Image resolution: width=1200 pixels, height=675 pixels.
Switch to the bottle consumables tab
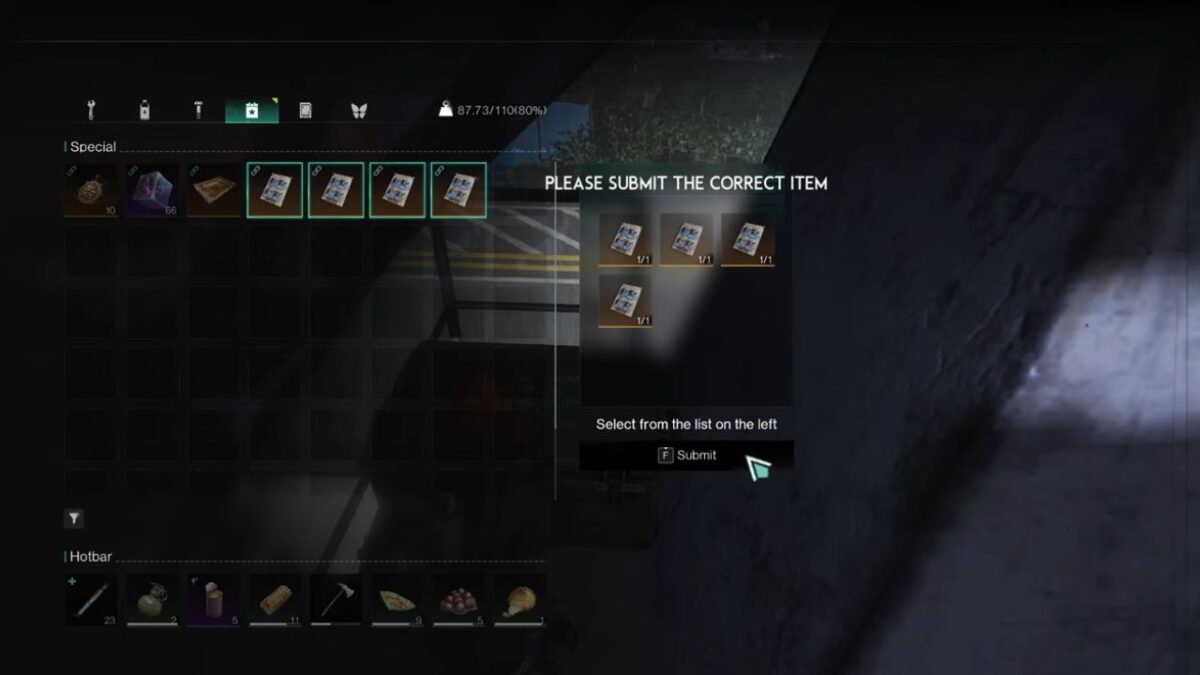pyautogui.click(x=144, y=110)
